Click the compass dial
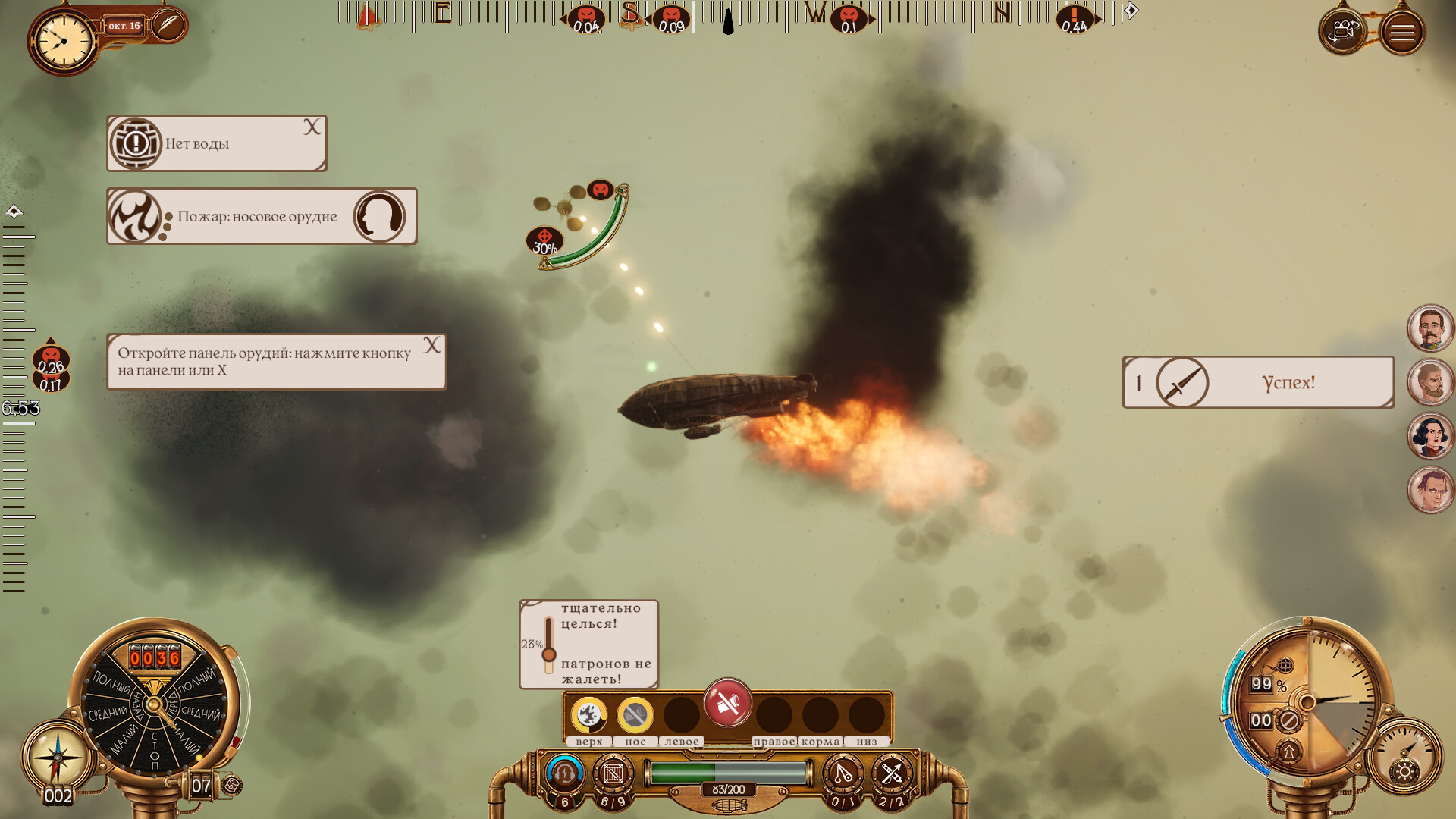This screenshot has height=819, width=1456. point(58,757)
